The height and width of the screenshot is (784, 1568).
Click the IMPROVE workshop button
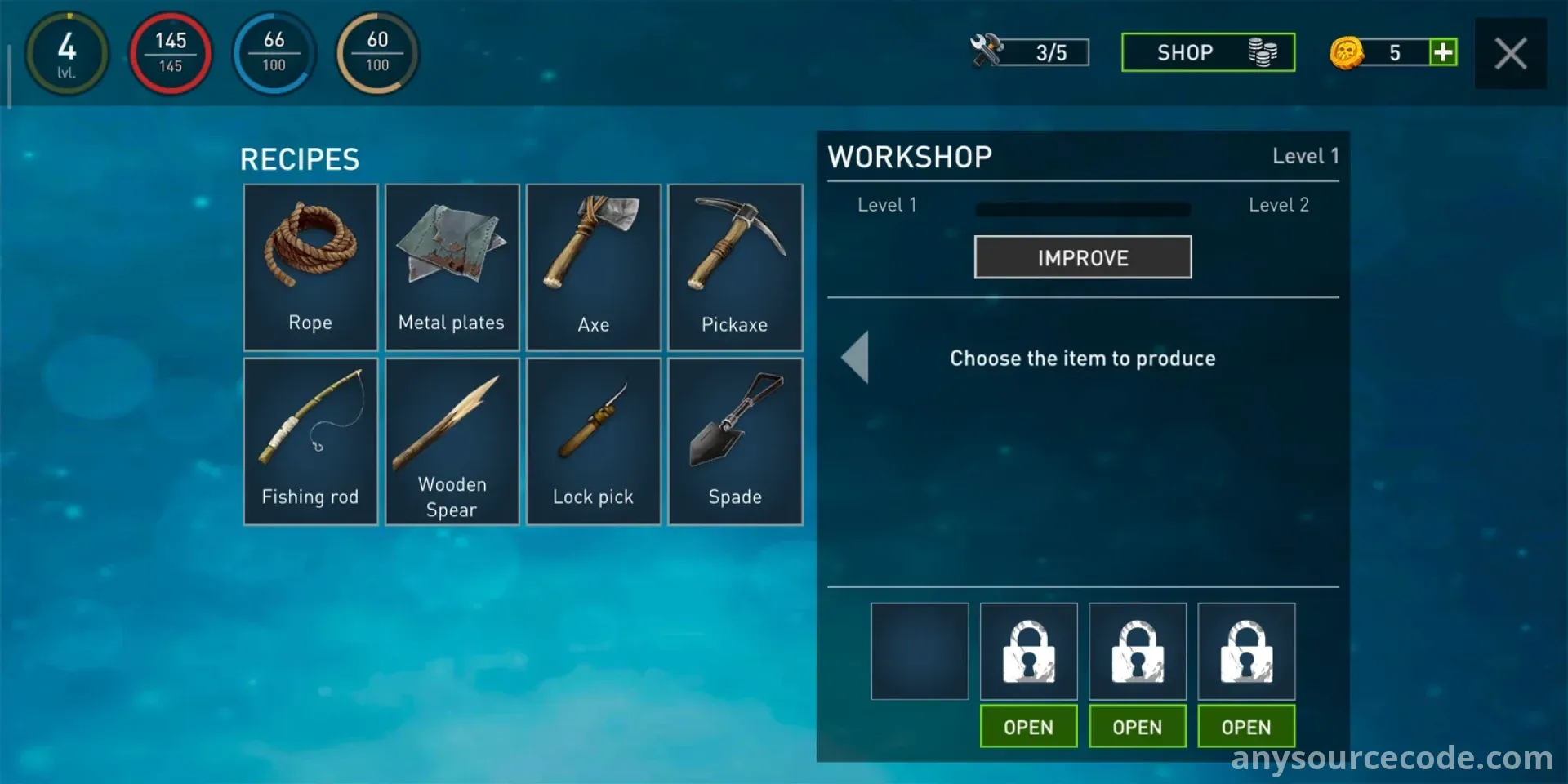point(1082,257)
